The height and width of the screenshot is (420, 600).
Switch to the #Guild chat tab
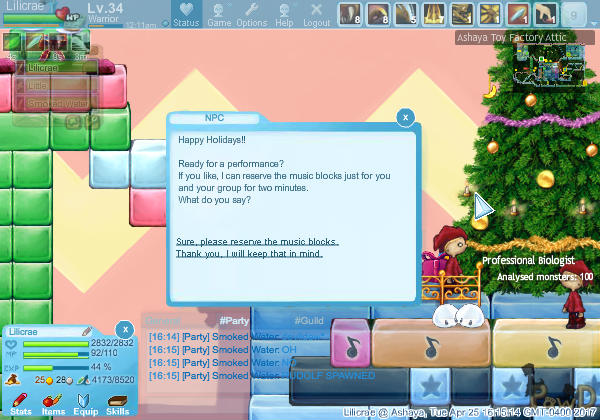point(309,320)
